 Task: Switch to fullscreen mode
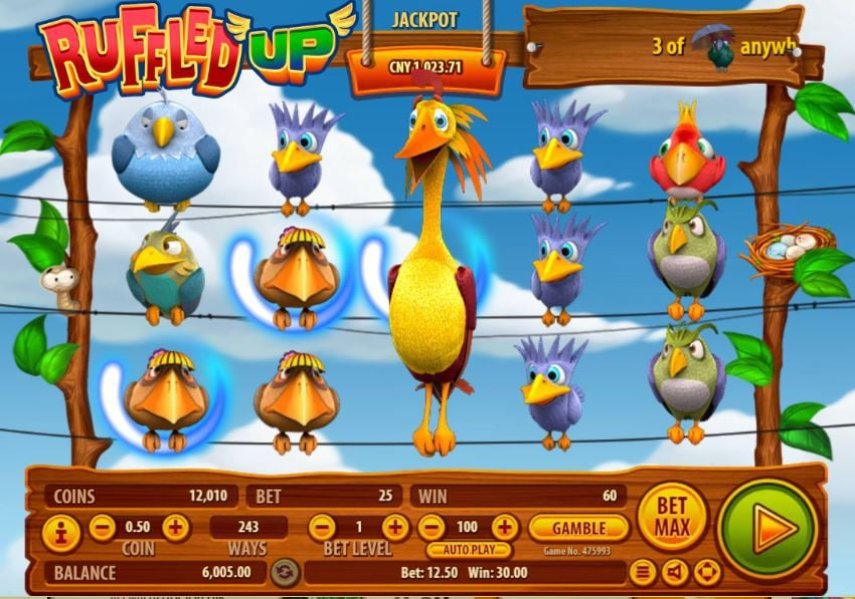707,573
